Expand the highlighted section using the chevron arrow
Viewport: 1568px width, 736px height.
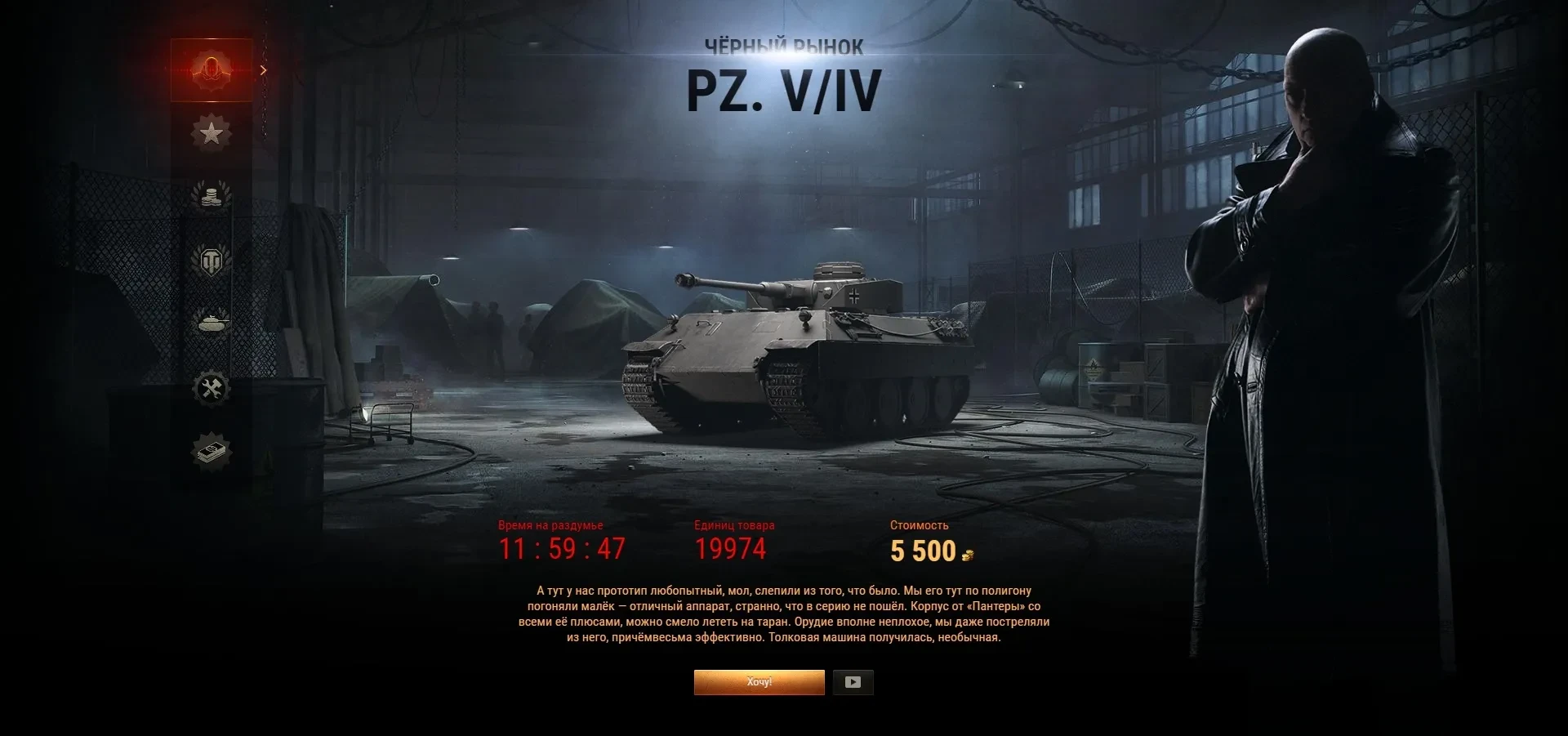coord(263,70)
